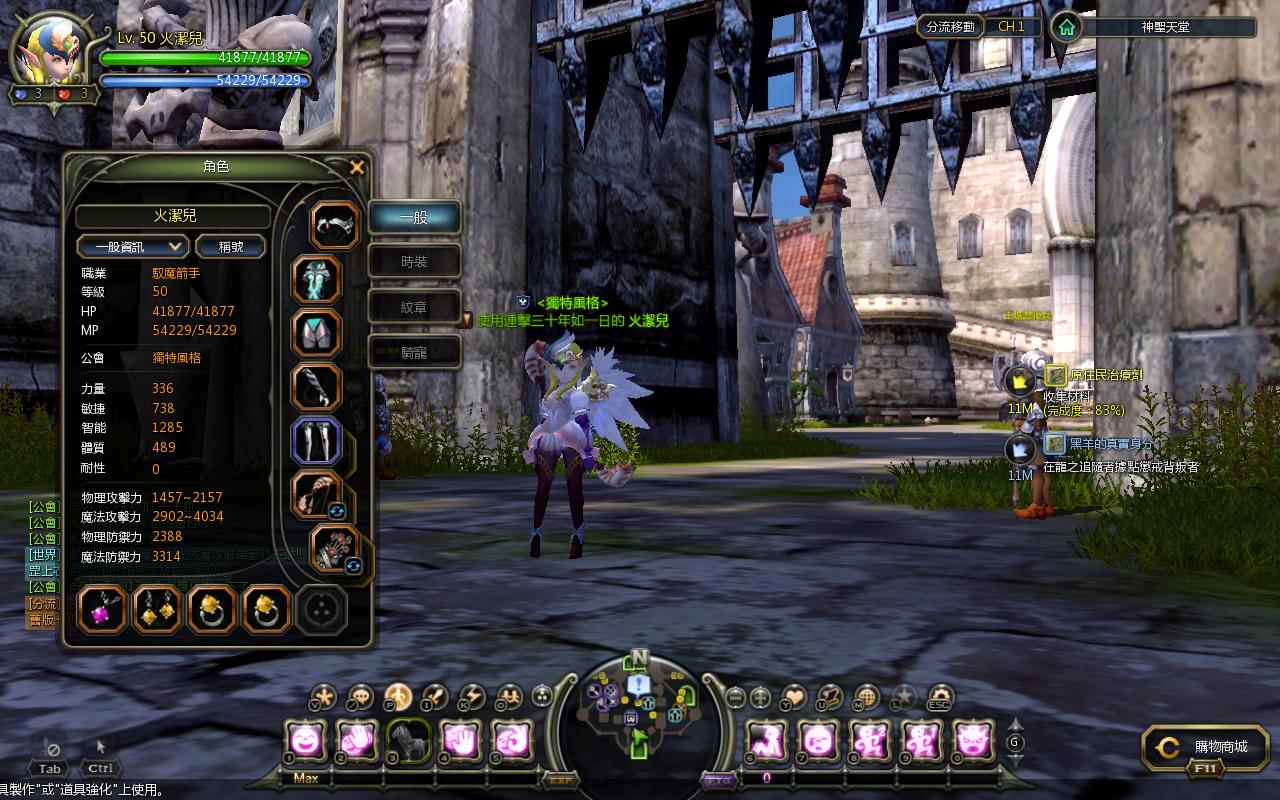Click the pink gem necklace slot
The width and height of the screenshot is (1280, 800).
click(103, 609)
